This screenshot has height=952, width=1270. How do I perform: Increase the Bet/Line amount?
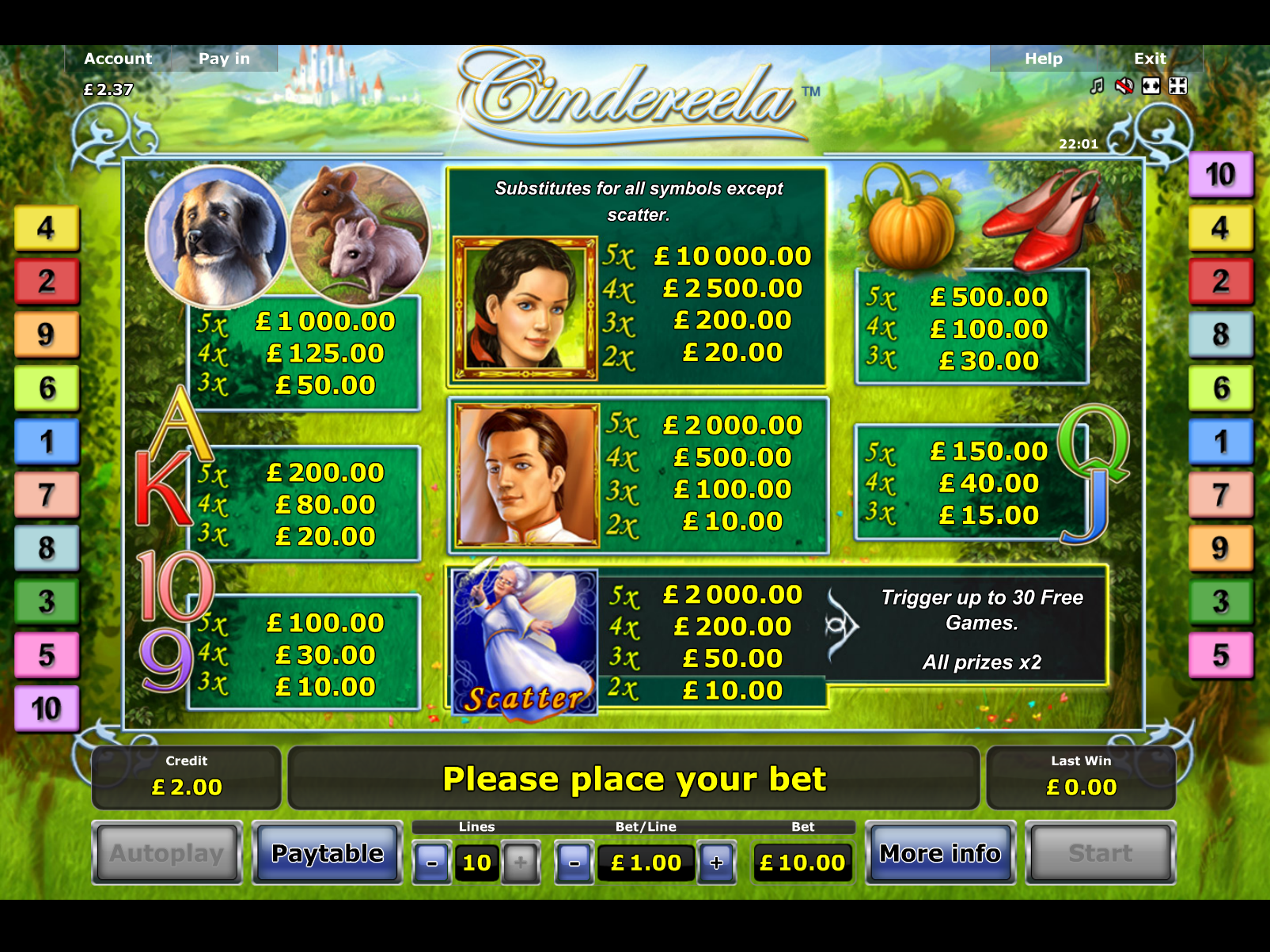click(x=717, y=863)
